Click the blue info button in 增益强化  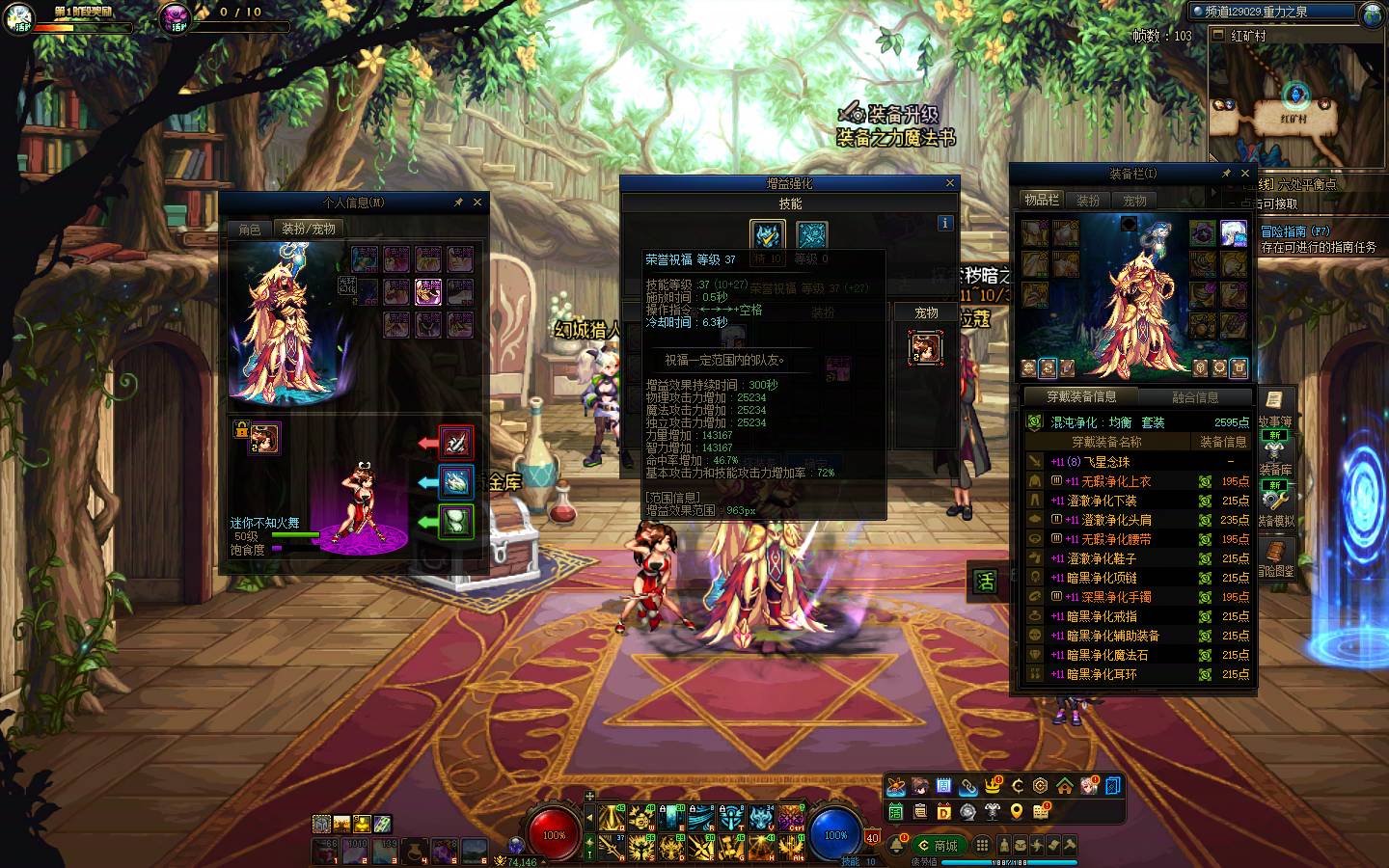[945, 223]
